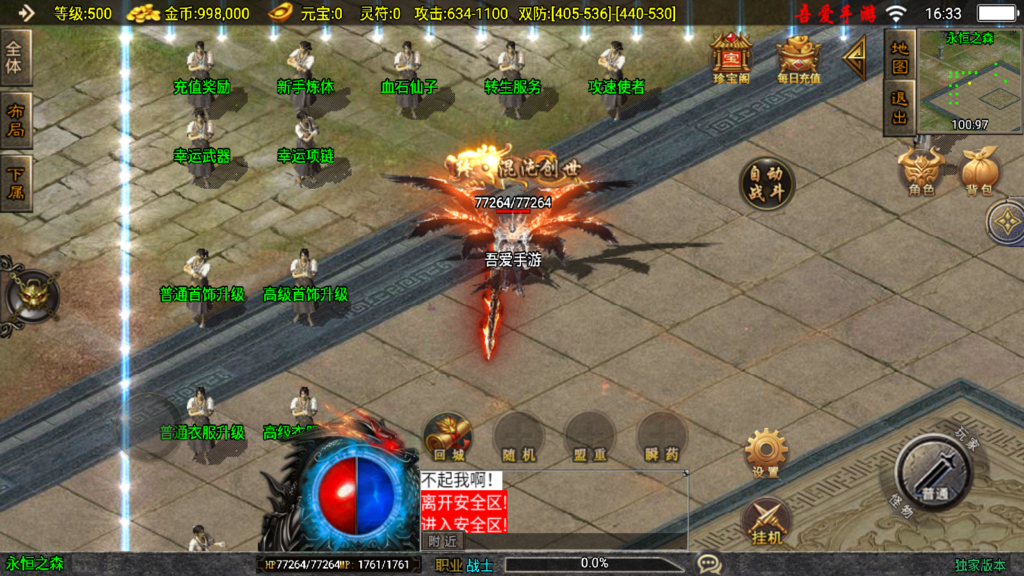
Task: Use the 随机 teleport slot
Action: coord(518,438)
